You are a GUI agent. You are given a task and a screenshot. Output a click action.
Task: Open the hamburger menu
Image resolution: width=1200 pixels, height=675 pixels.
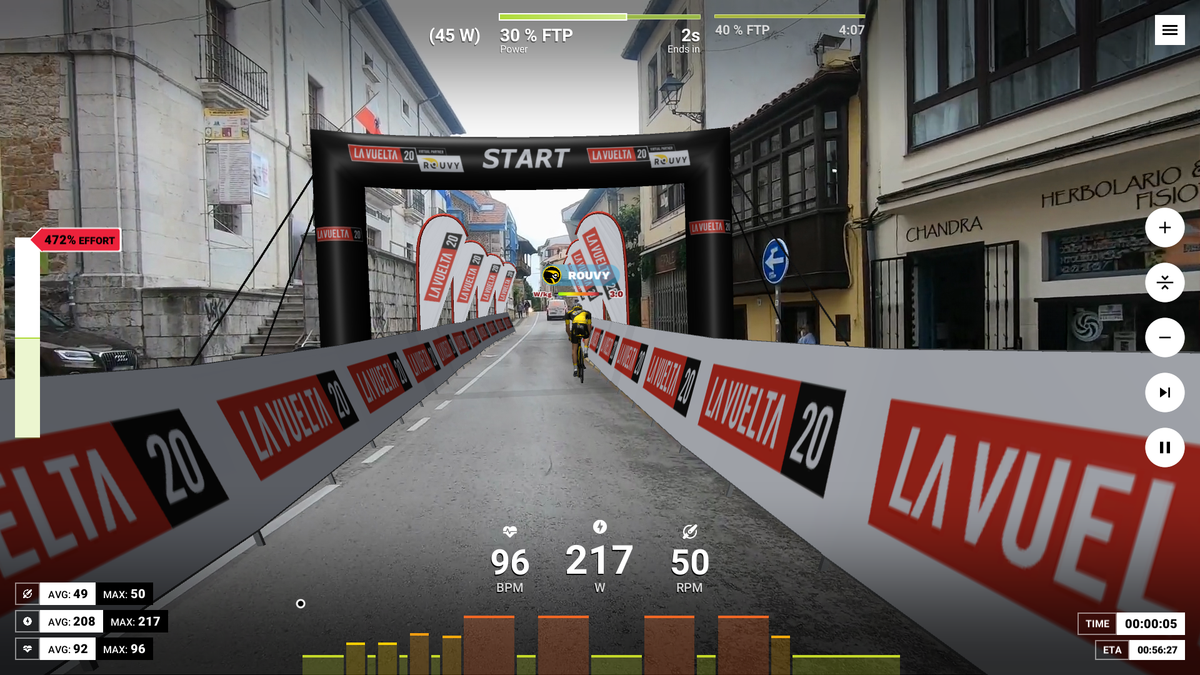(x=1169, y=31)
